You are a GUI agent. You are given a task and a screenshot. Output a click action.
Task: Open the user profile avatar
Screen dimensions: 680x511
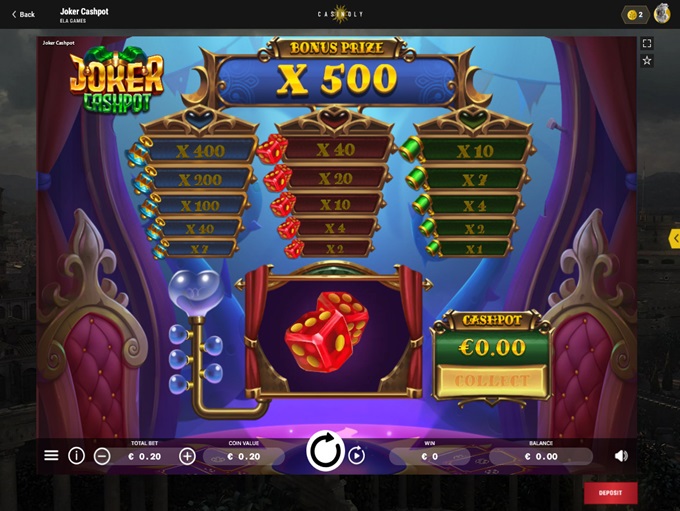click(x=662, y=14)
